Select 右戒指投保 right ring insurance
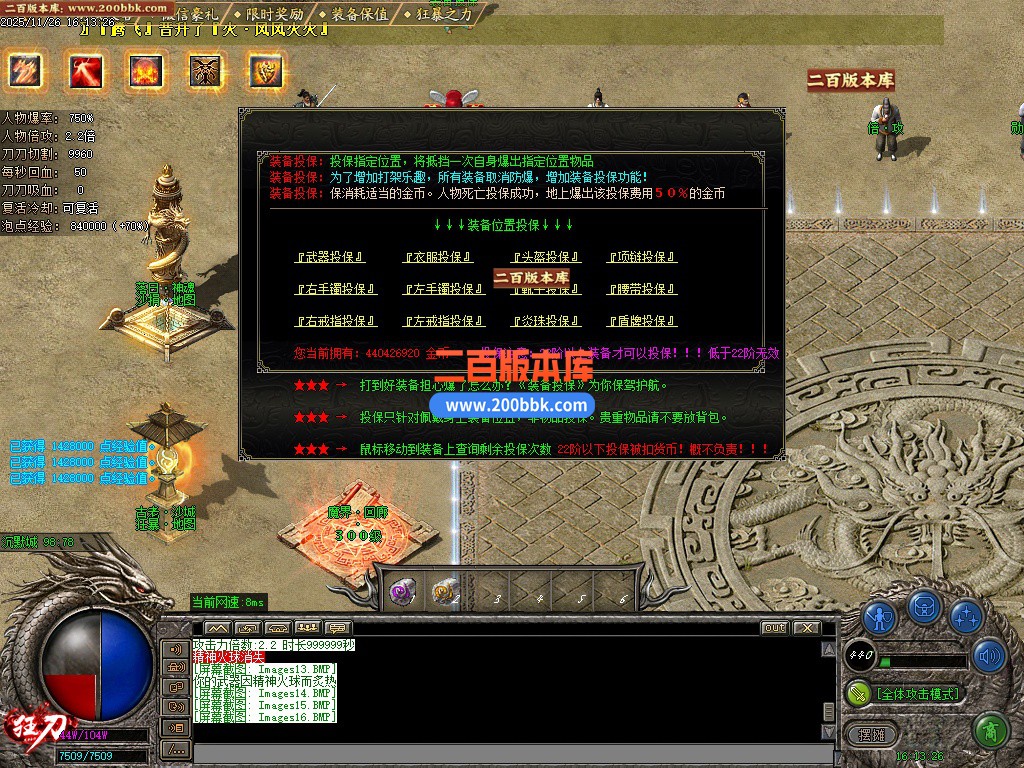Viewport: 1024px width, 768px height. 335,321
